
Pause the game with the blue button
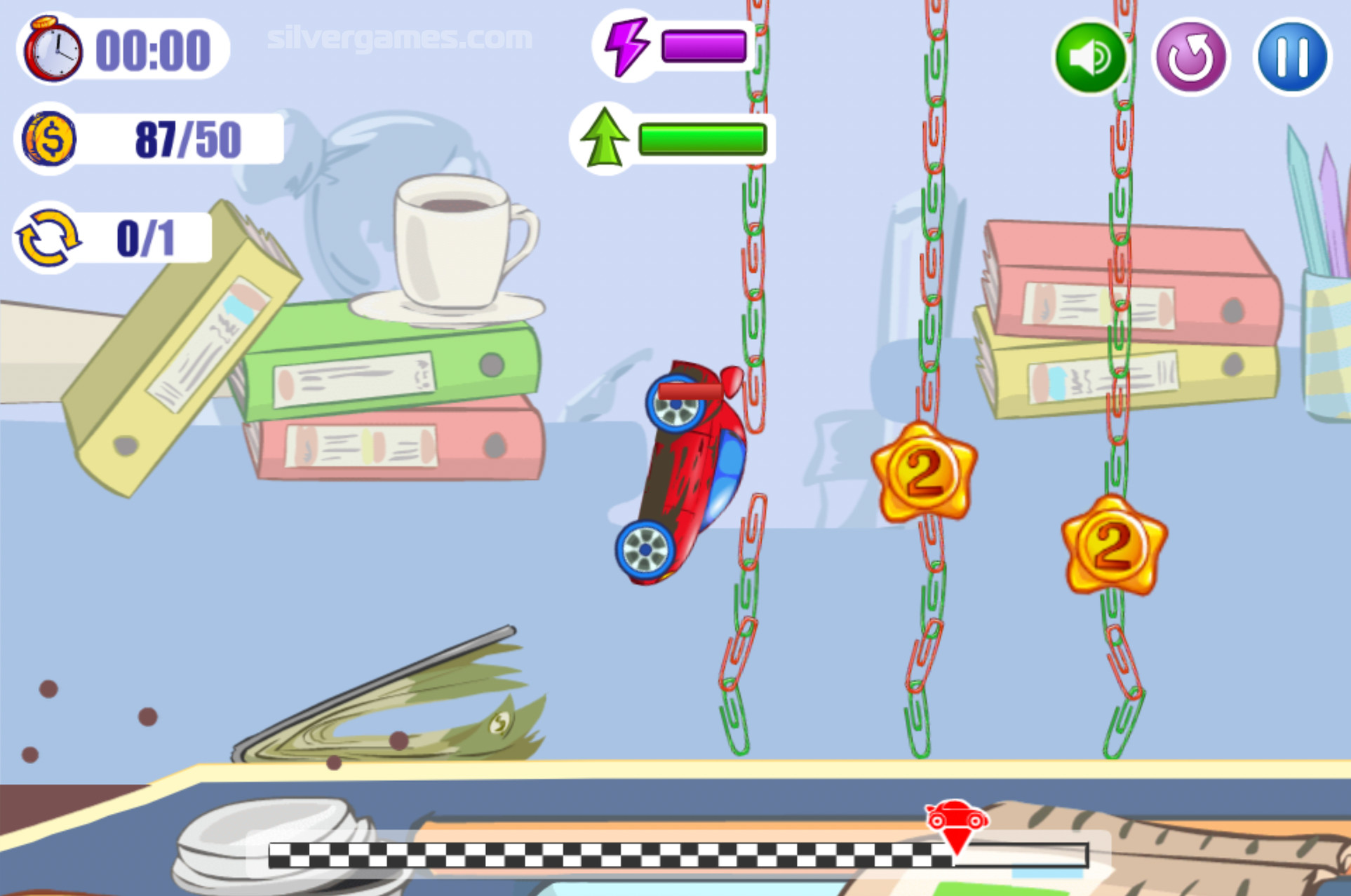click(1291, 57)
